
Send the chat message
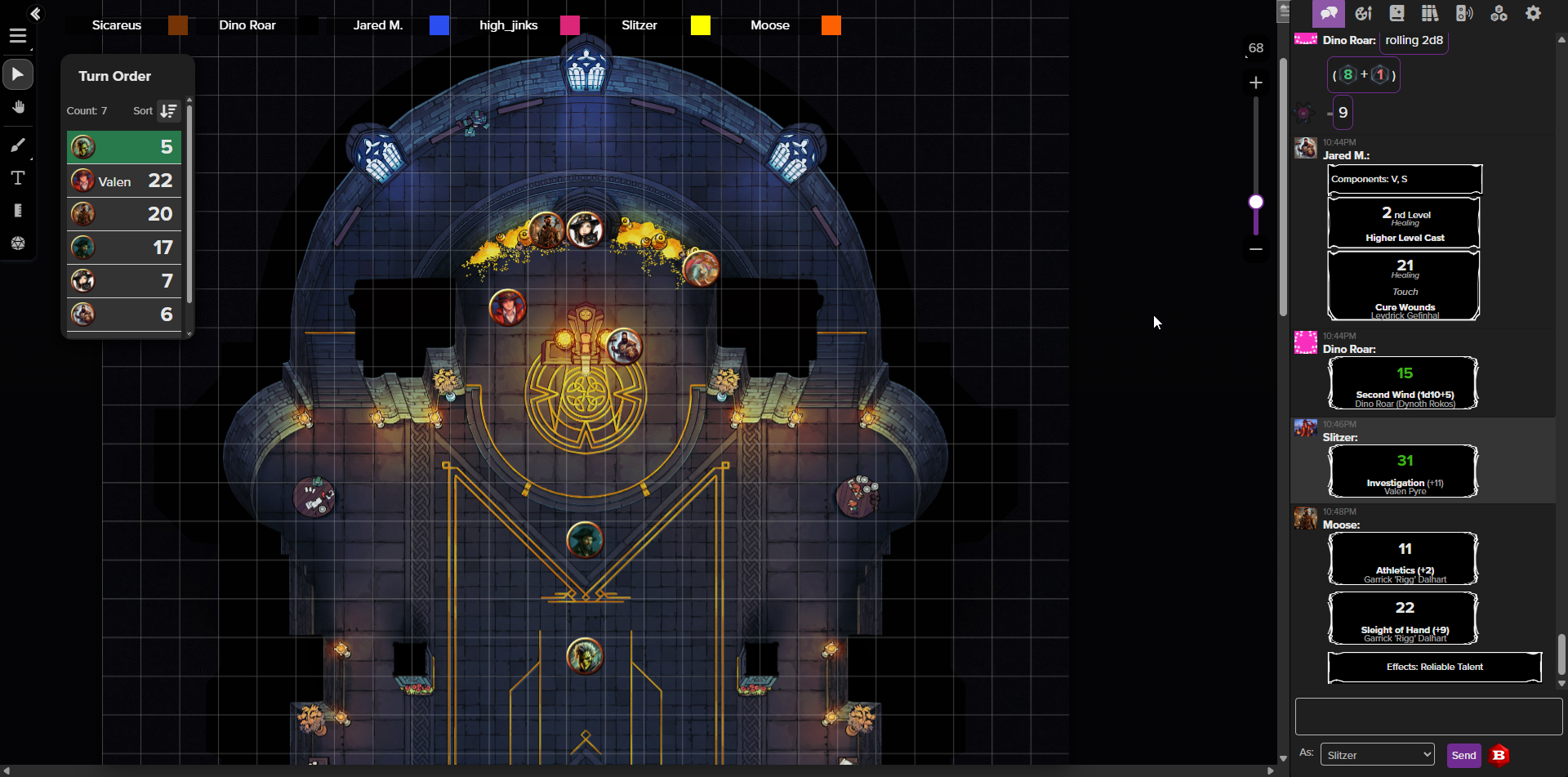(1463, 755)
